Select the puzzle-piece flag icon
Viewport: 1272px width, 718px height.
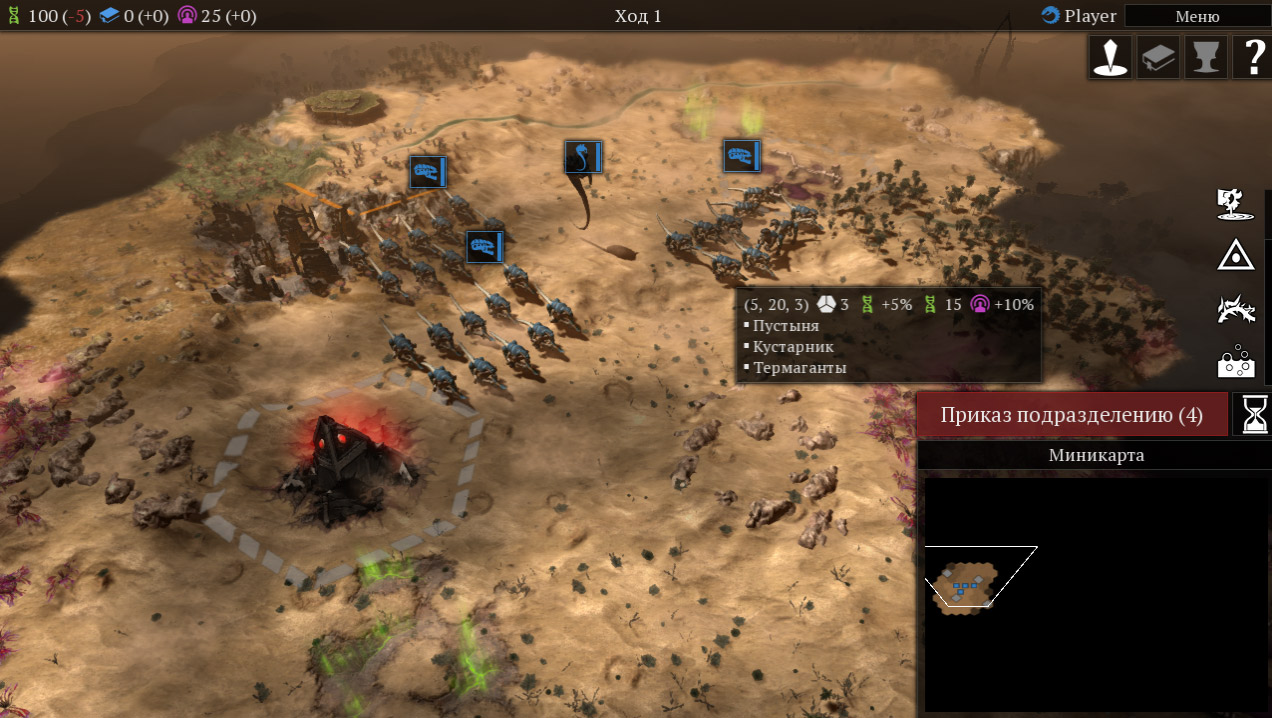(x=1236, y=203)
